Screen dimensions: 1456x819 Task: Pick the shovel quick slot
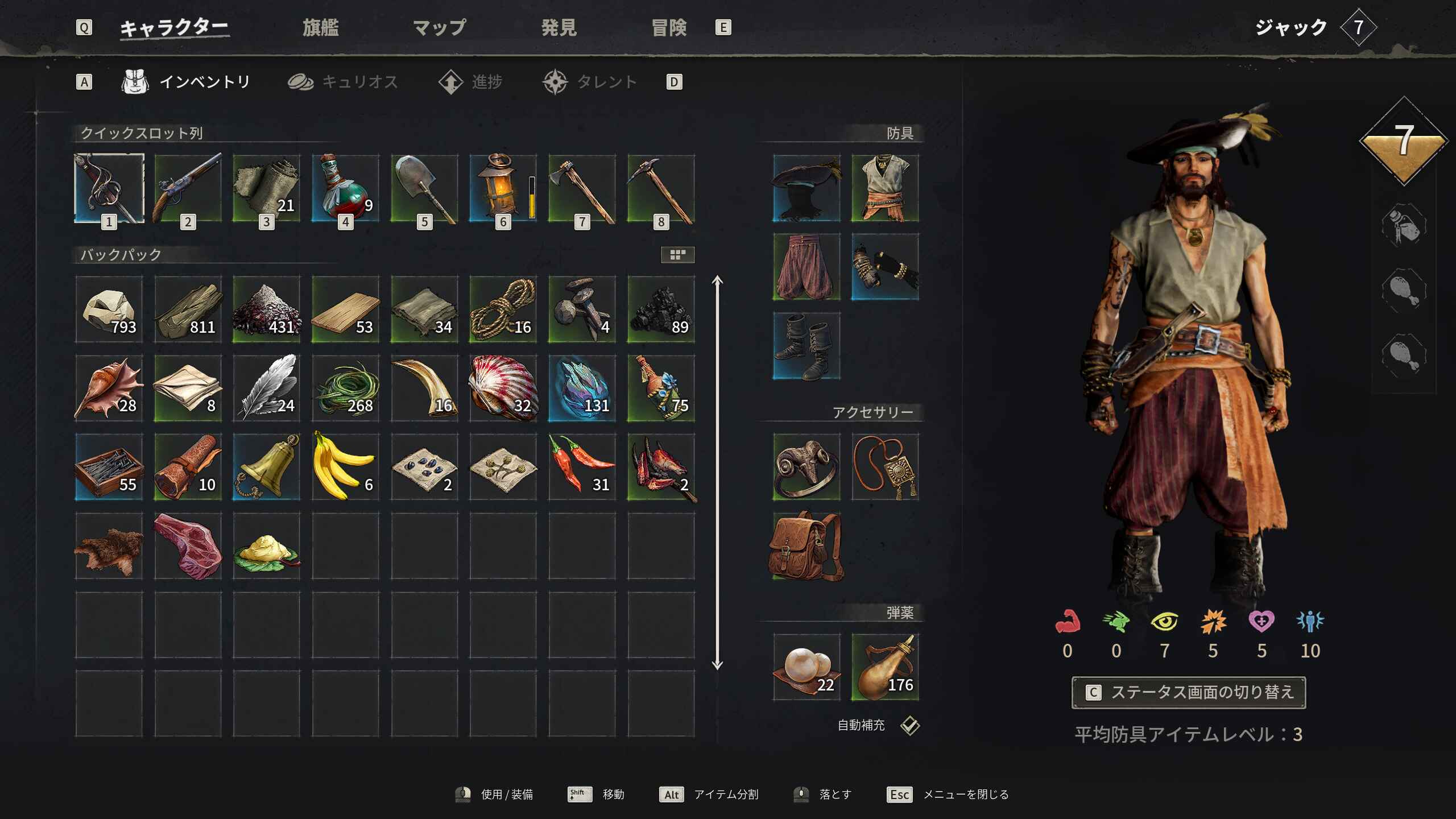tap(424, 188)
